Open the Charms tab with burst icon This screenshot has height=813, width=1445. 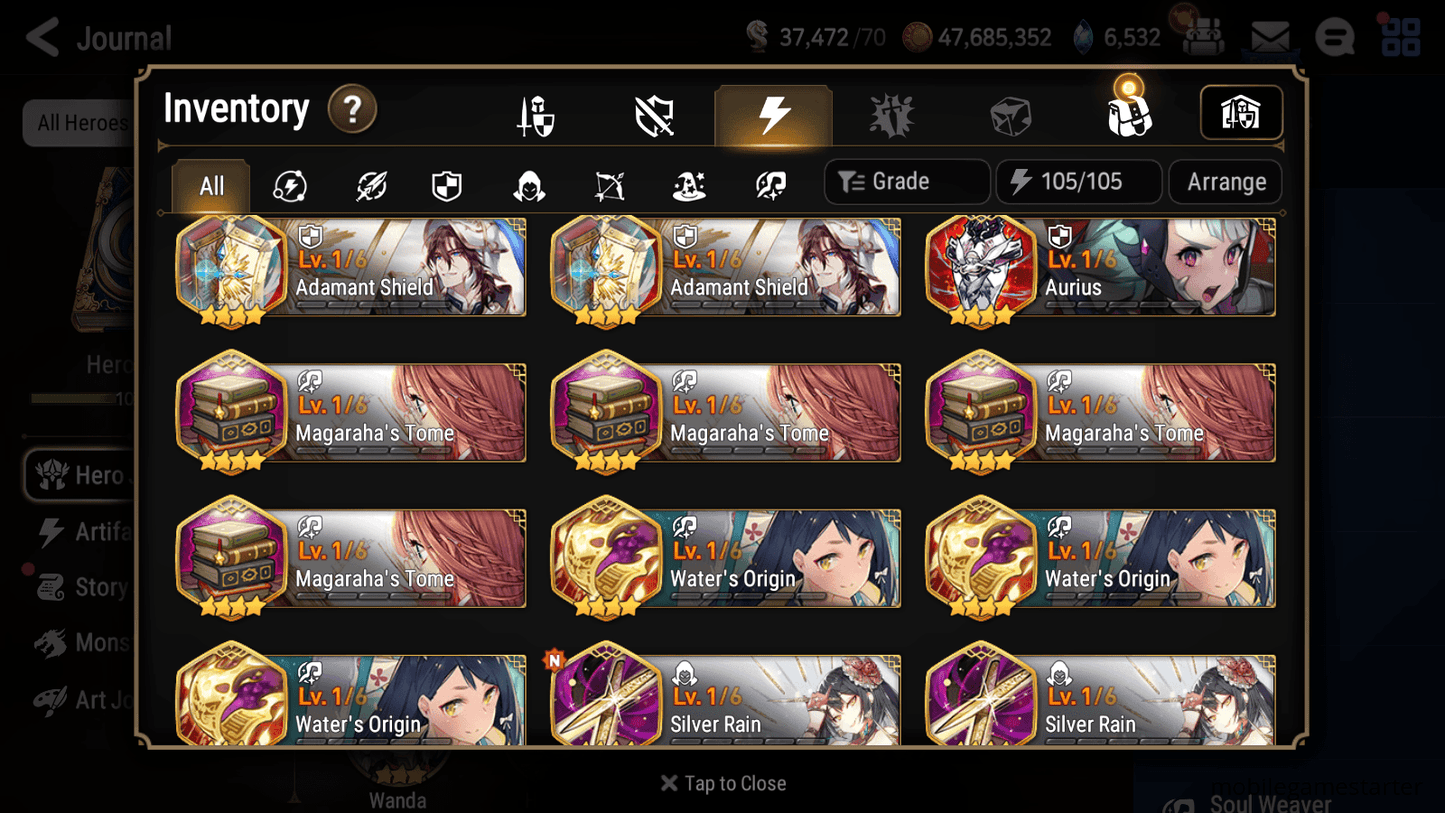(892, 113)
